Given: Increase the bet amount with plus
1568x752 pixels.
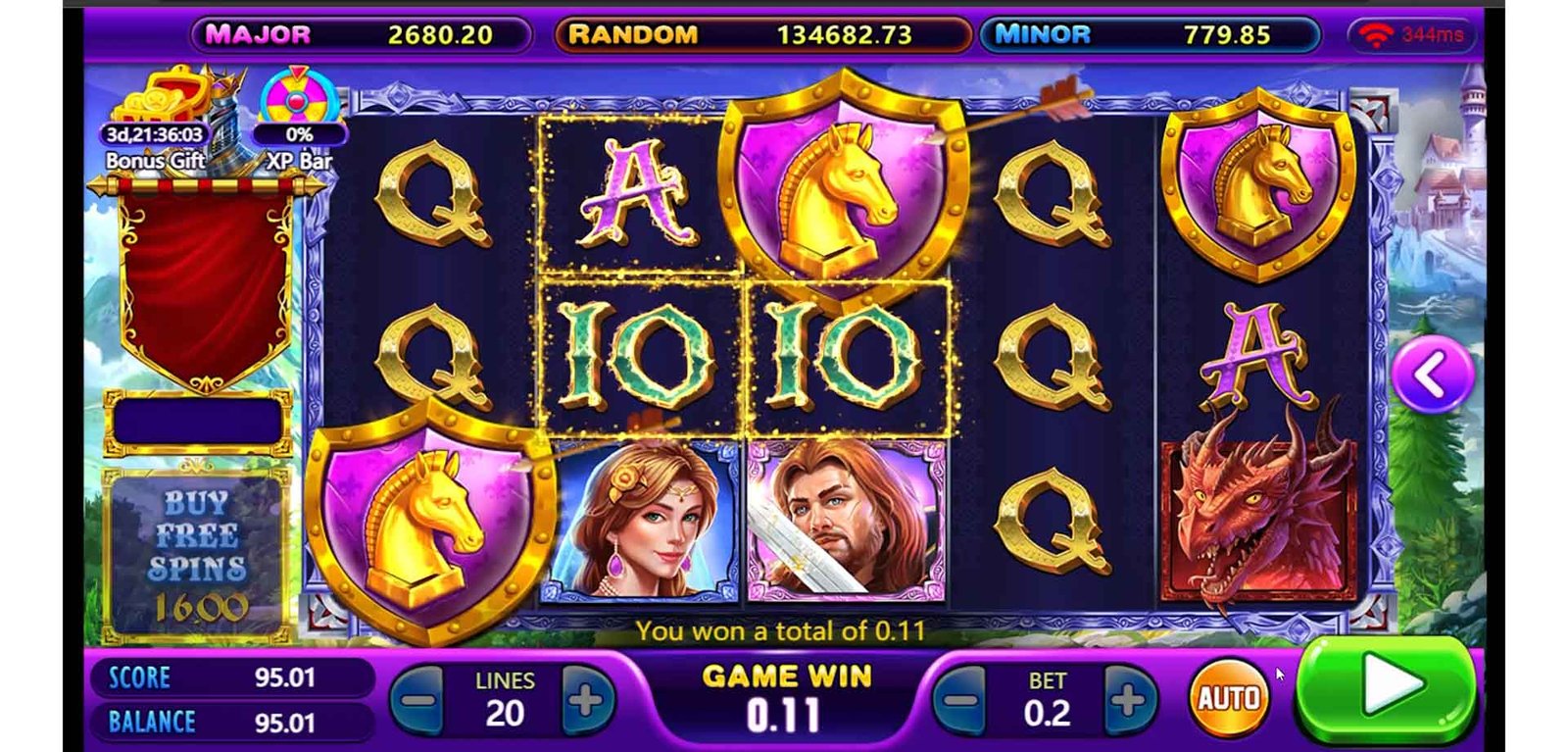Looking at the screenshot, I should [1129, 699].
